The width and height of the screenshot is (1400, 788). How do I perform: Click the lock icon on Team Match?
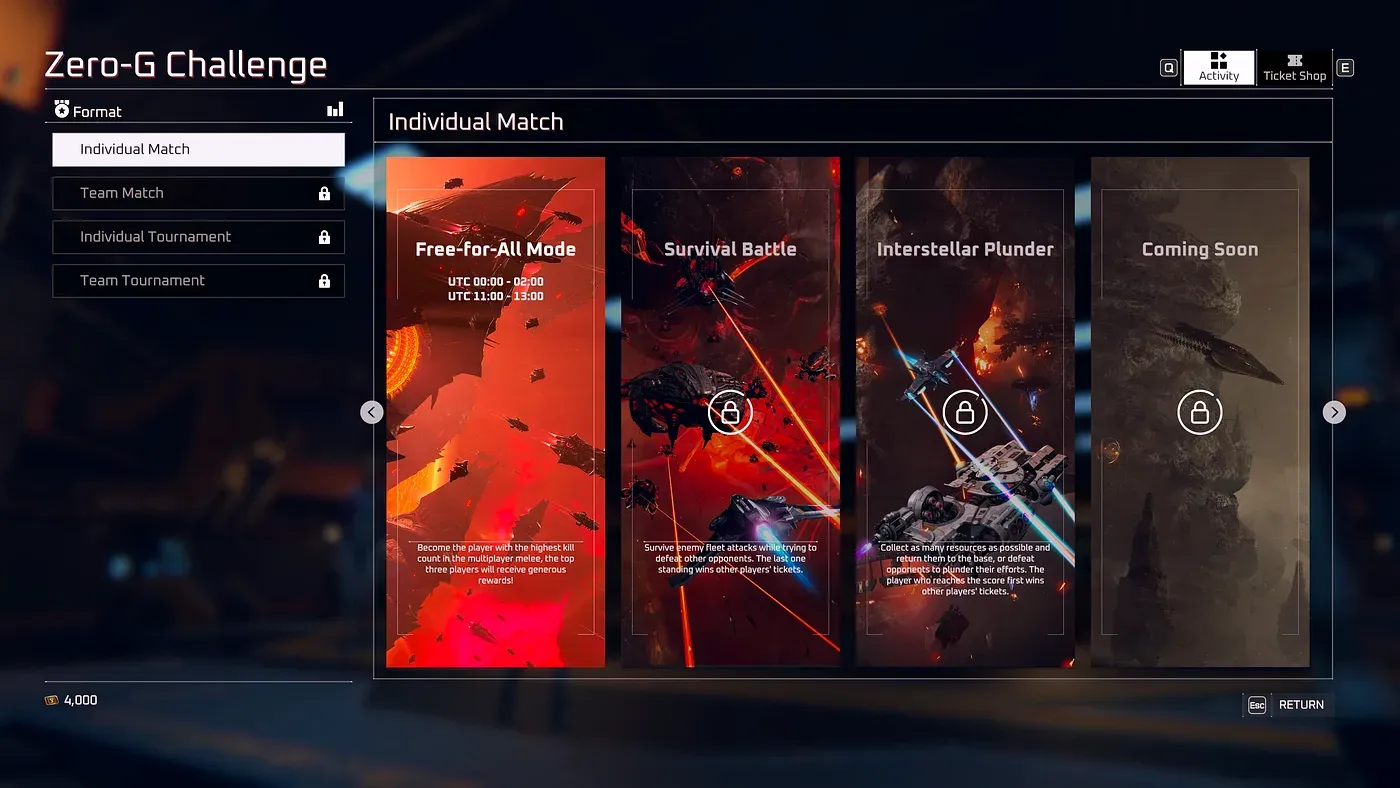pyautogui.click(x=323, y=193)
